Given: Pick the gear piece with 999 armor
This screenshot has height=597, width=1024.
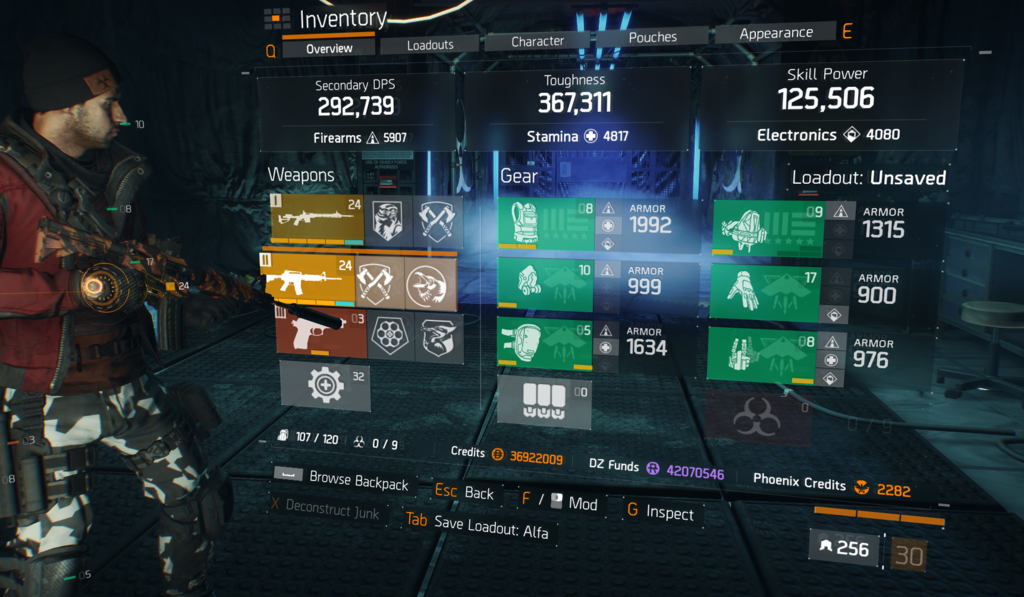Looking at the screenshot, I should tap(547, 287).
